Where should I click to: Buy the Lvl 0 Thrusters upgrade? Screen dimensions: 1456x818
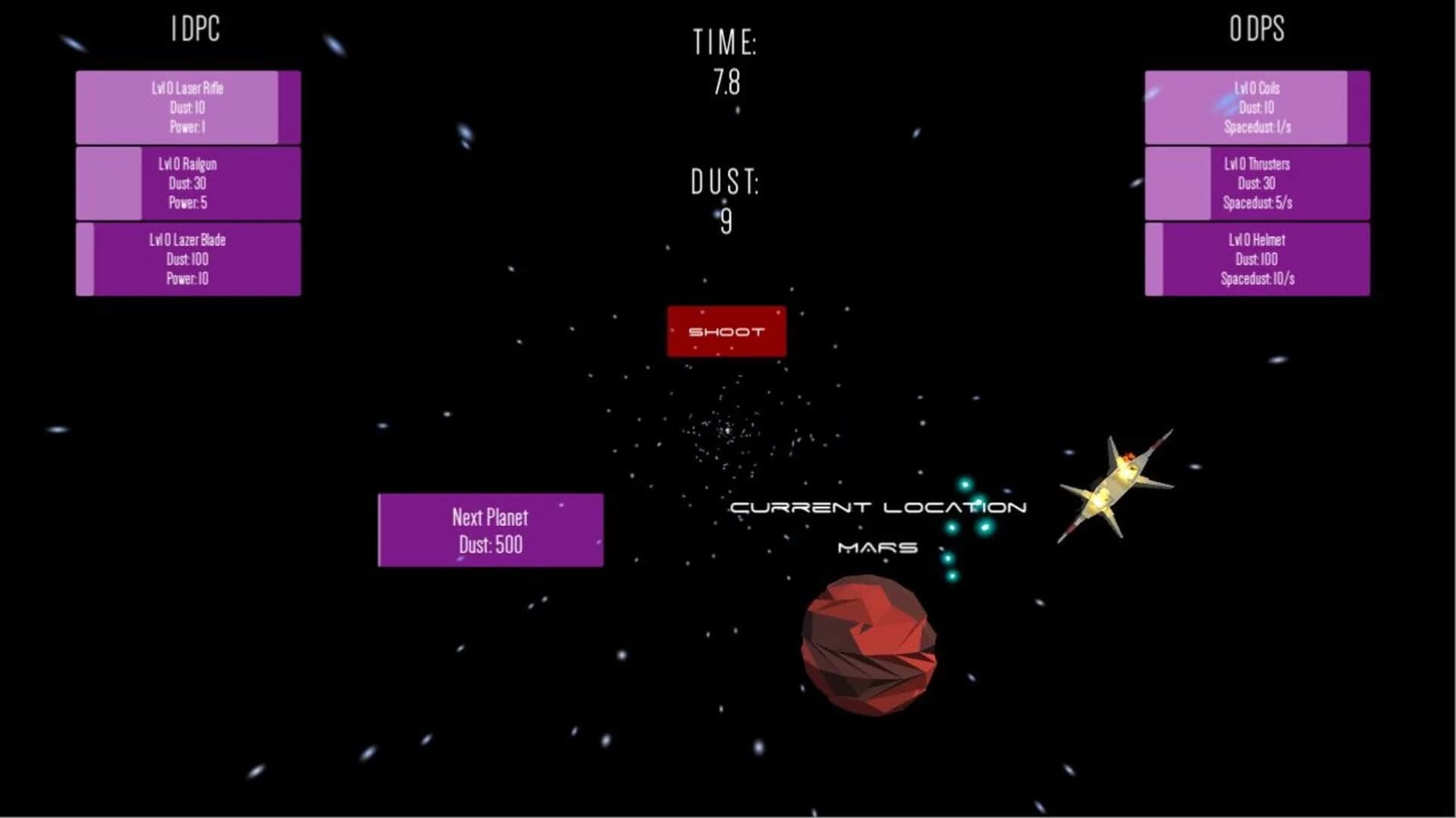1255,183
